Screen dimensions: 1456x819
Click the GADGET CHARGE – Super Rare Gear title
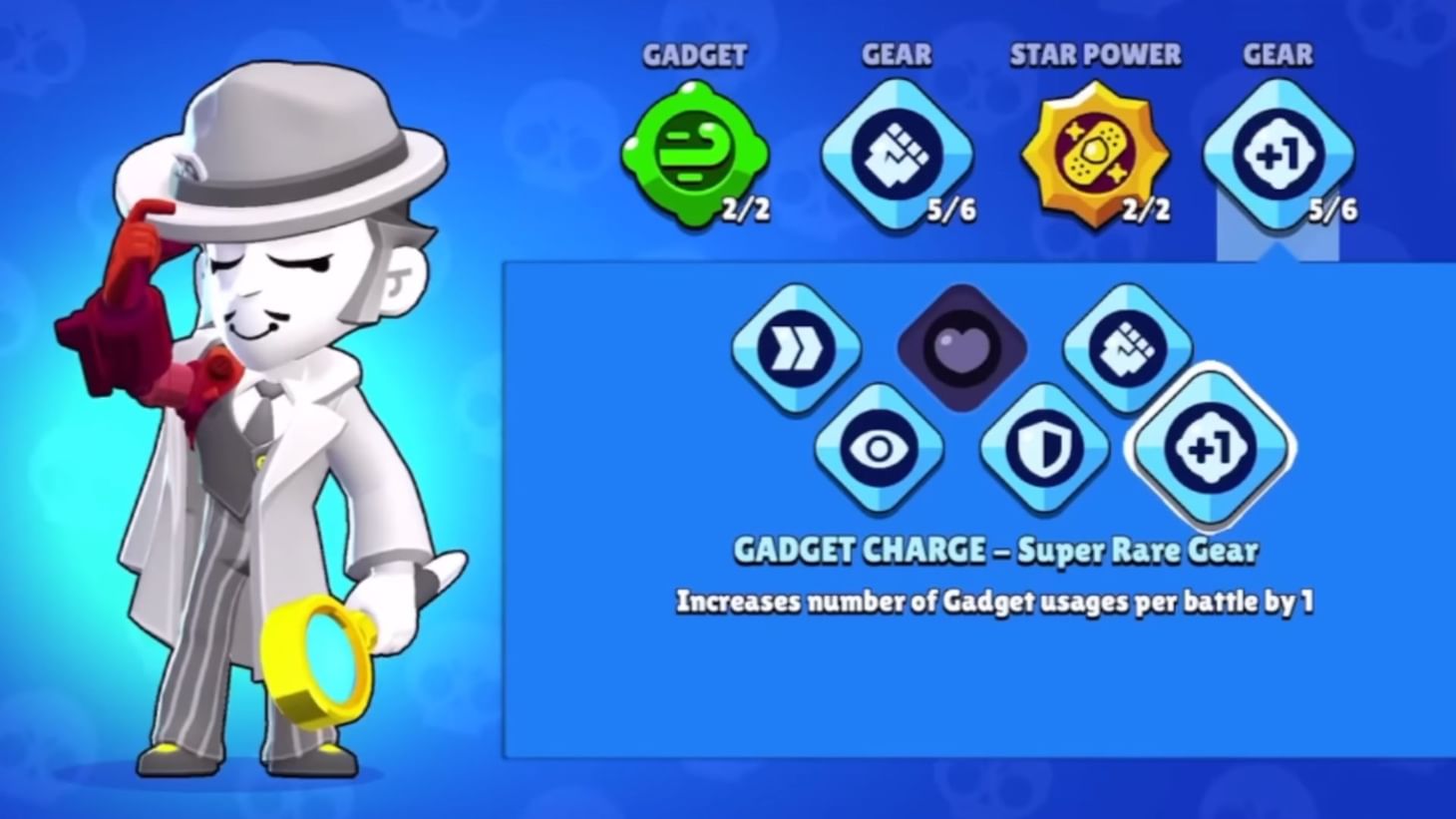click(996, 550)
